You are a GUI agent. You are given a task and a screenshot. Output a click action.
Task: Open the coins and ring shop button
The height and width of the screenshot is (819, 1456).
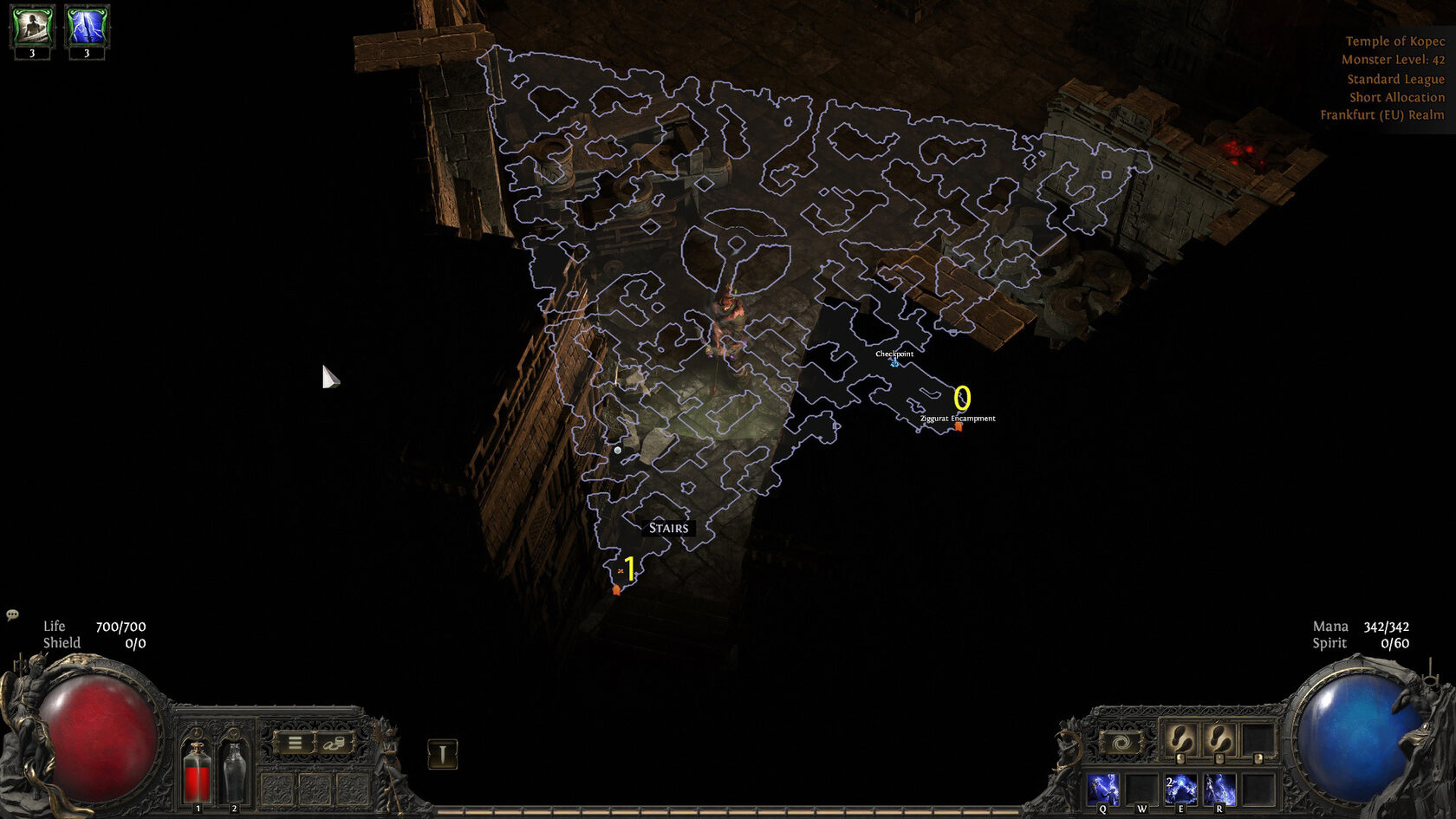tap(335, 743)
